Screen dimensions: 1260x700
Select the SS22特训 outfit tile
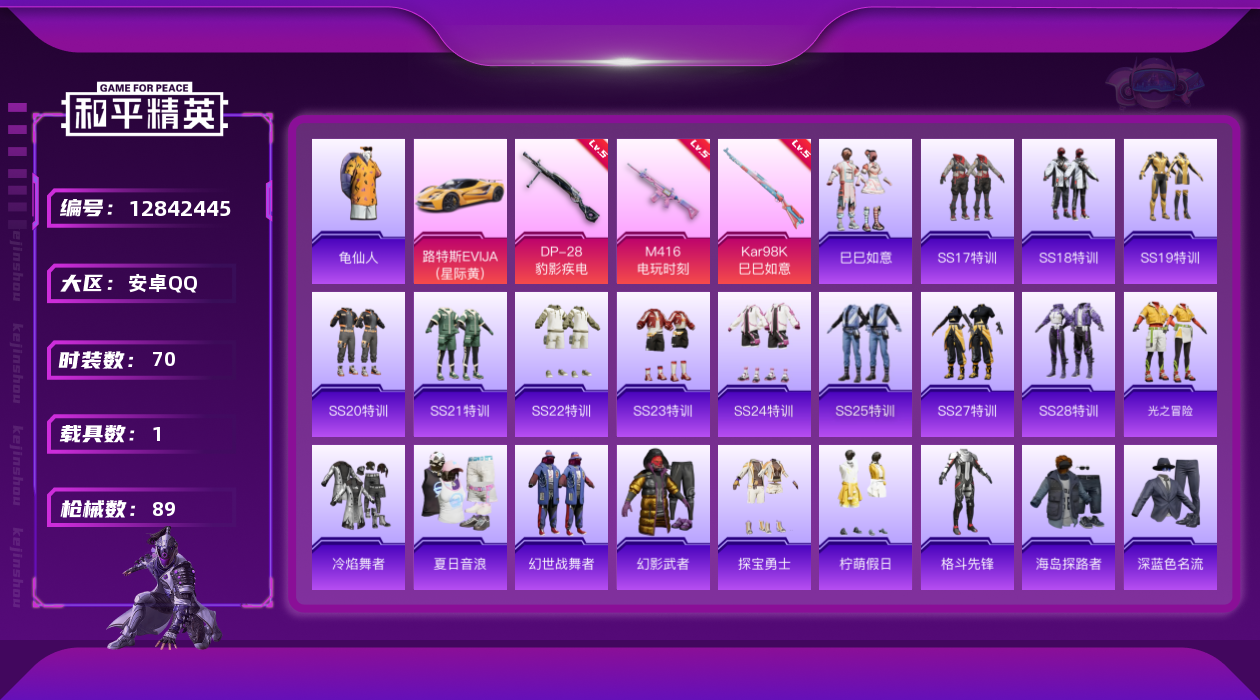click(x=561, y=364)
